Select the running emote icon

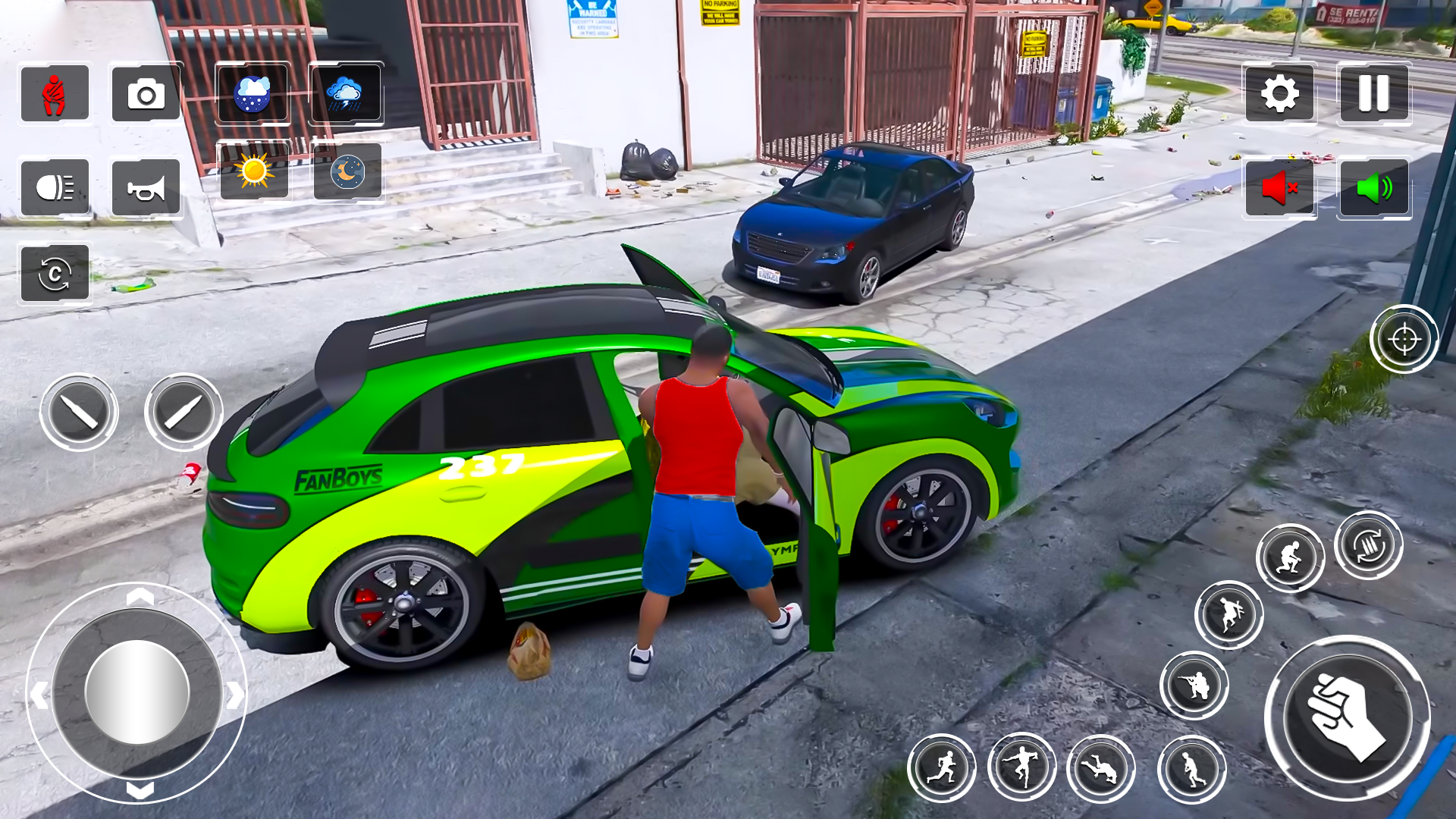click(x=943, y=768)
